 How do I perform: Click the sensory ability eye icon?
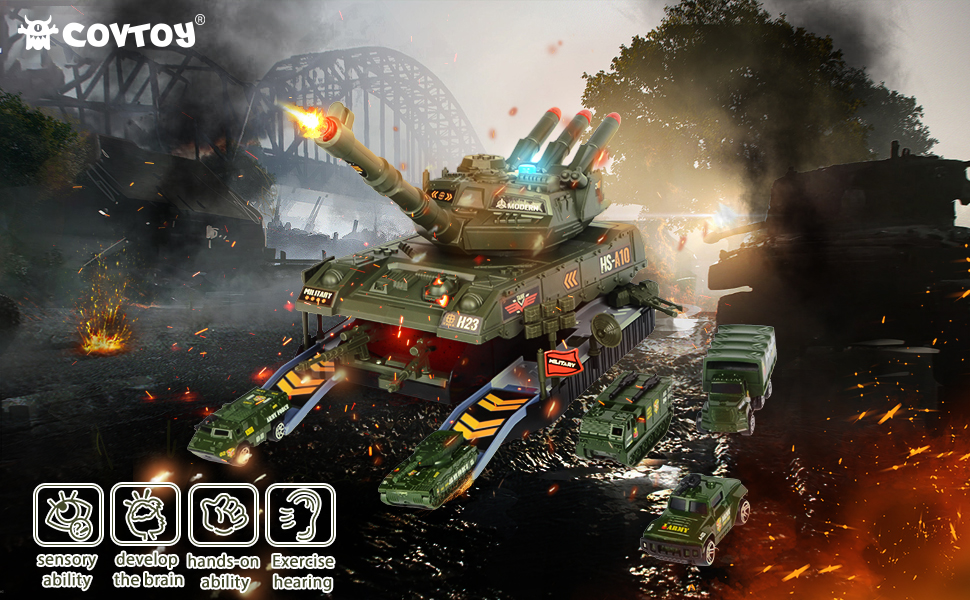(x=68, y=515)
